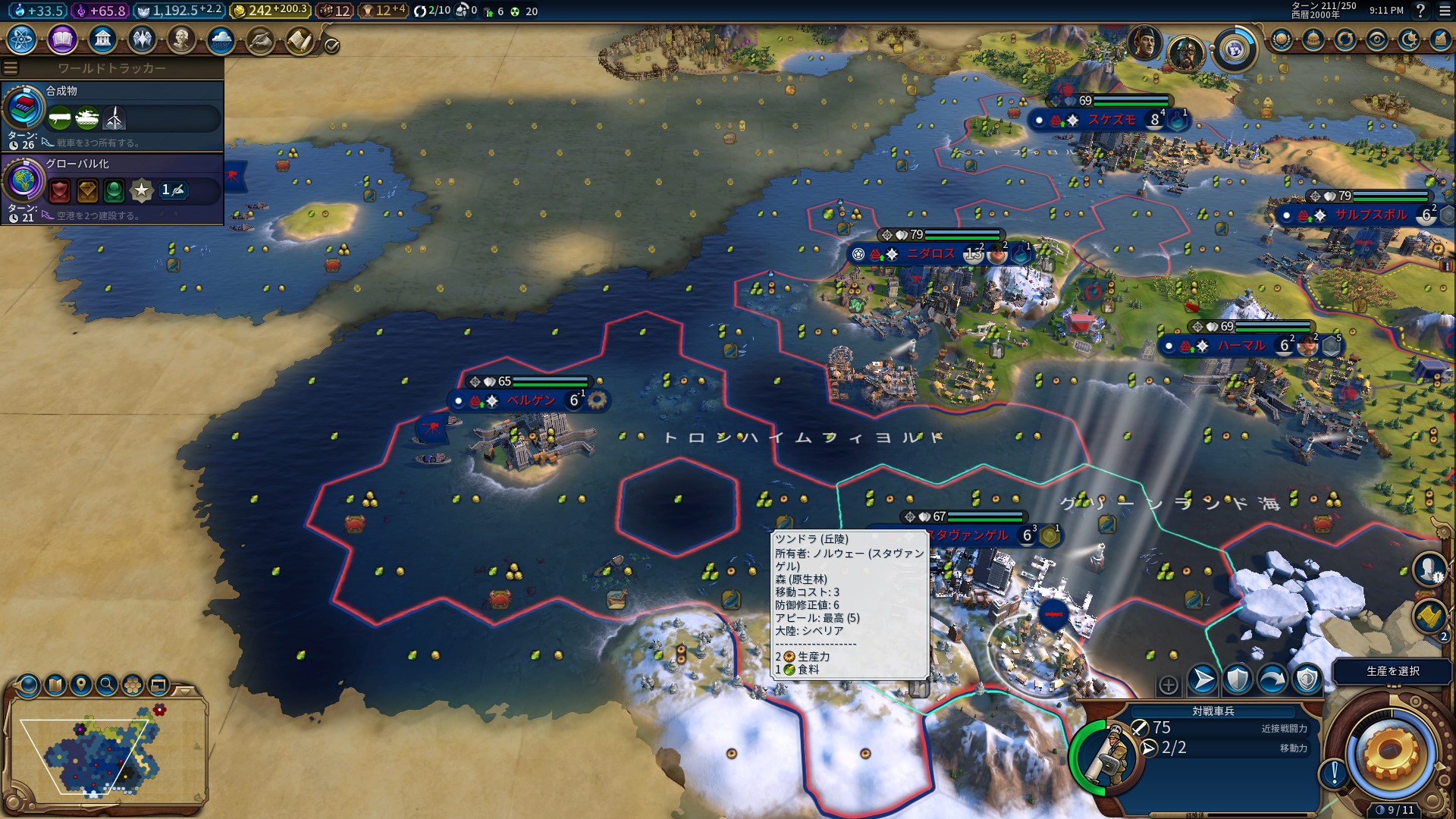Open the government building icon
The width and height of the screenshot is (1456, 819).
tap(102, 39)
